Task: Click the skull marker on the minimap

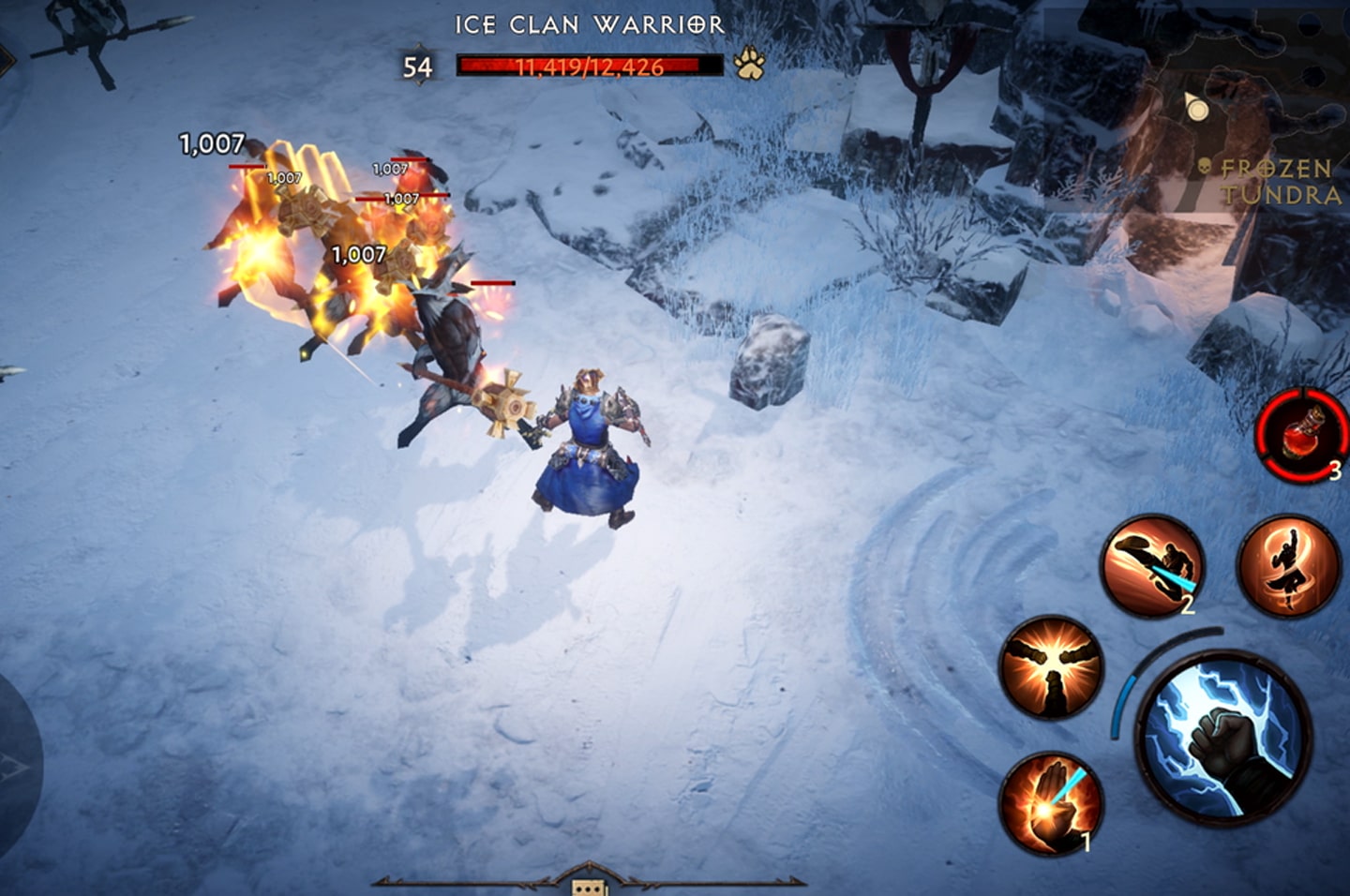Action: click(1204, 167)
